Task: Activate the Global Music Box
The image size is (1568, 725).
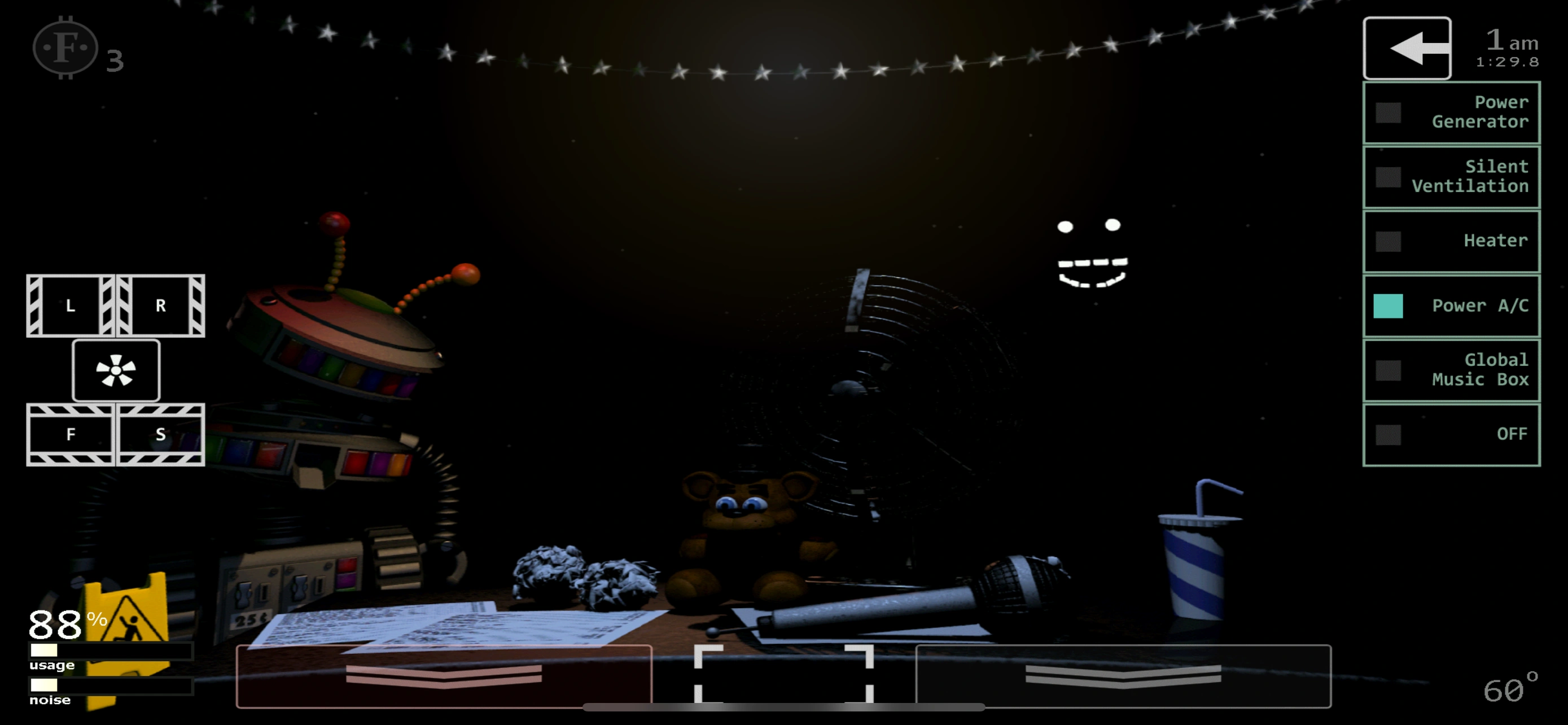Action: 1451,370
